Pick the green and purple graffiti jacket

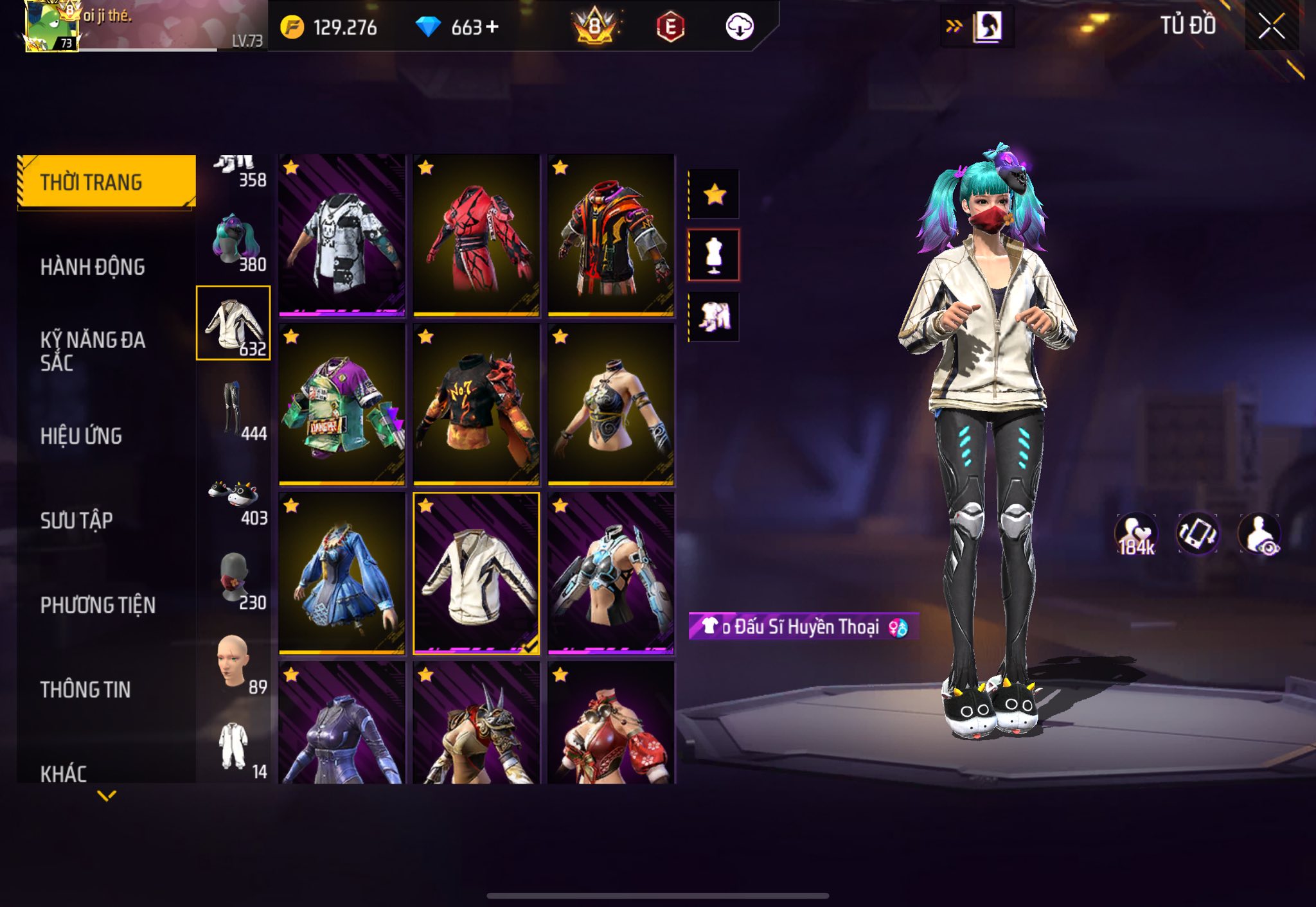pyautogui.click(x=342, y=404)
